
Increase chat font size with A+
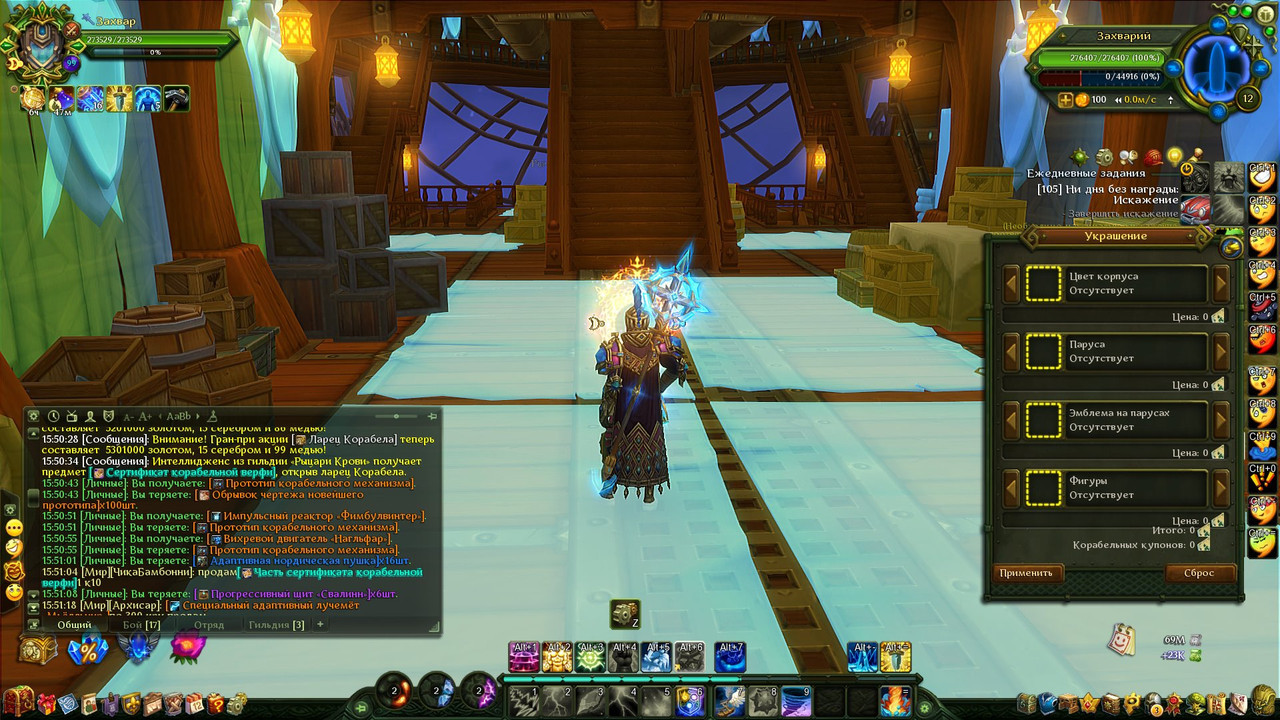[145, 416]
